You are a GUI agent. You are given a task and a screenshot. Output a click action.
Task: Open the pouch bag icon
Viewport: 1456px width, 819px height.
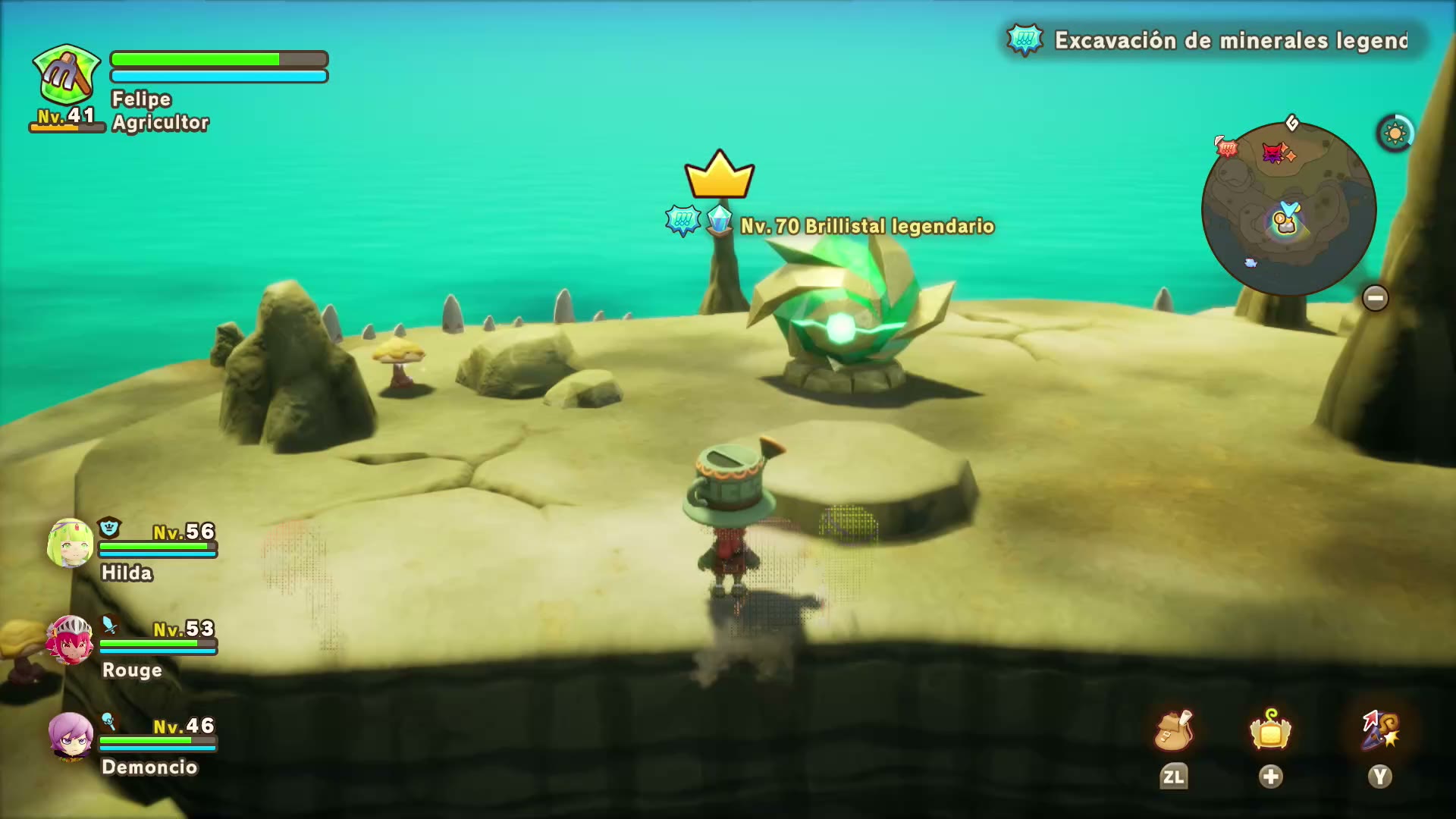coord(1173,731)
